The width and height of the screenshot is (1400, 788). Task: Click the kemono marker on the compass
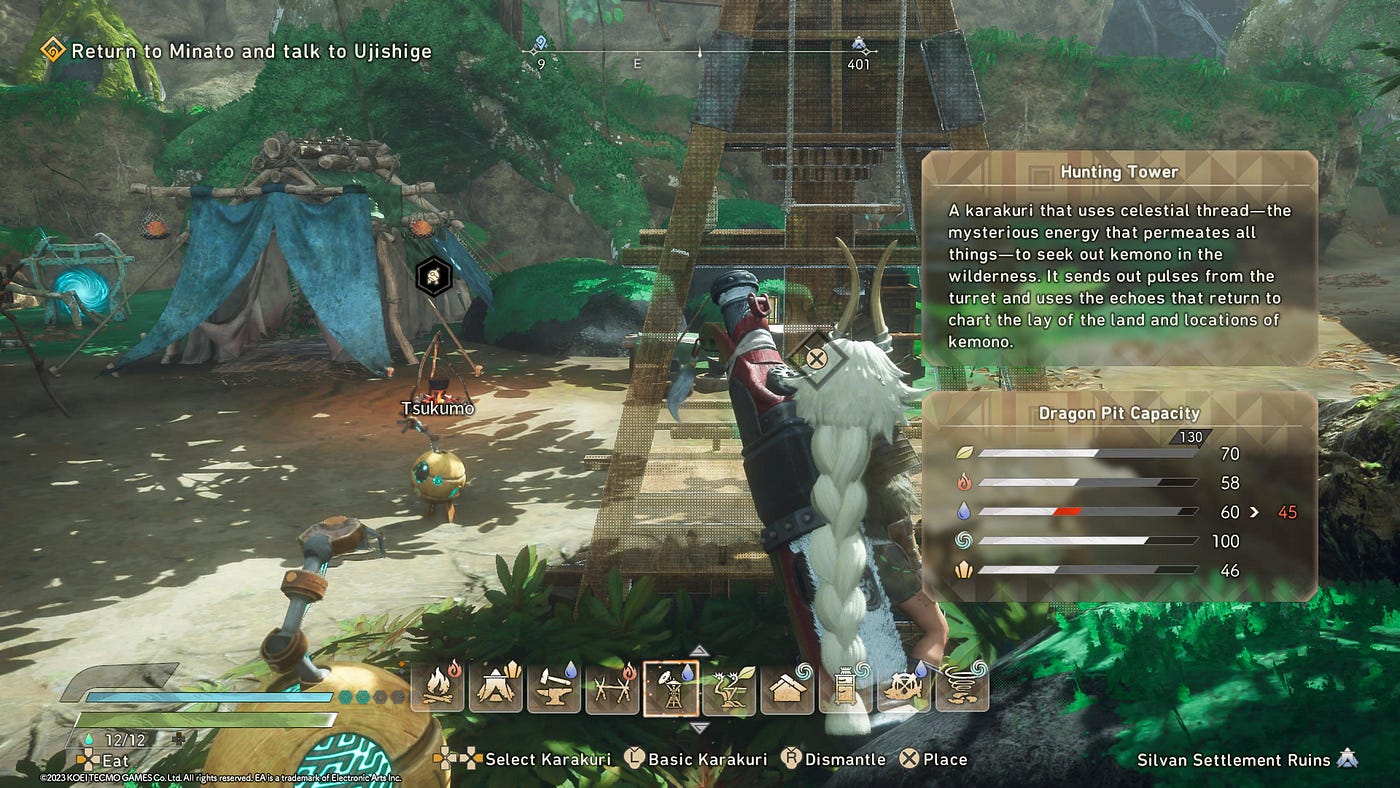coord(858,45)
